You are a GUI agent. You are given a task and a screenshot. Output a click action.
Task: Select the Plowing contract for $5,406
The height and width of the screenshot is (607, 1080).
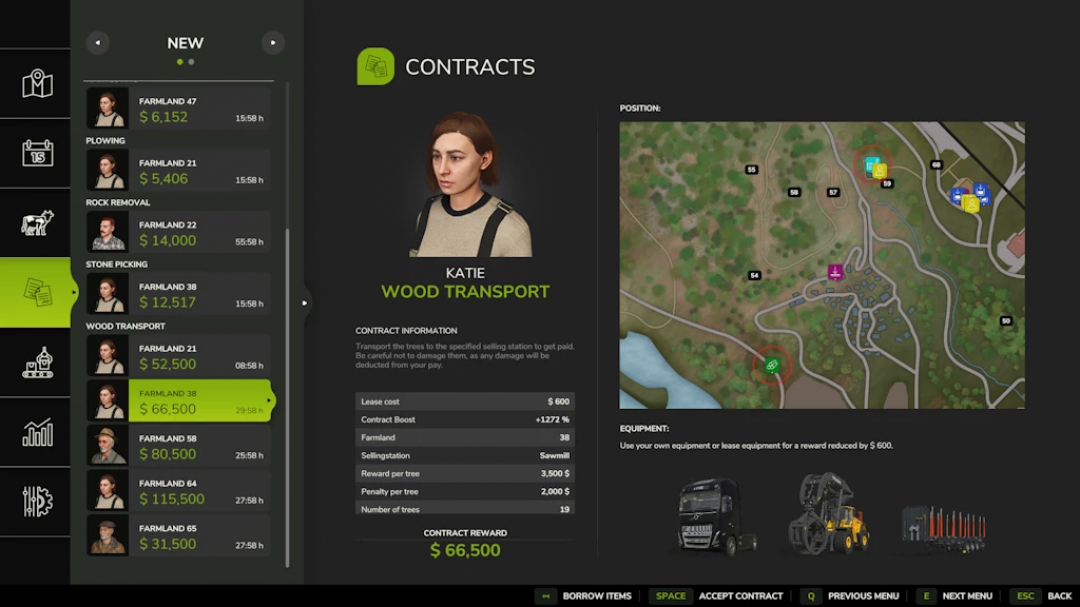(x=179, y=171)
